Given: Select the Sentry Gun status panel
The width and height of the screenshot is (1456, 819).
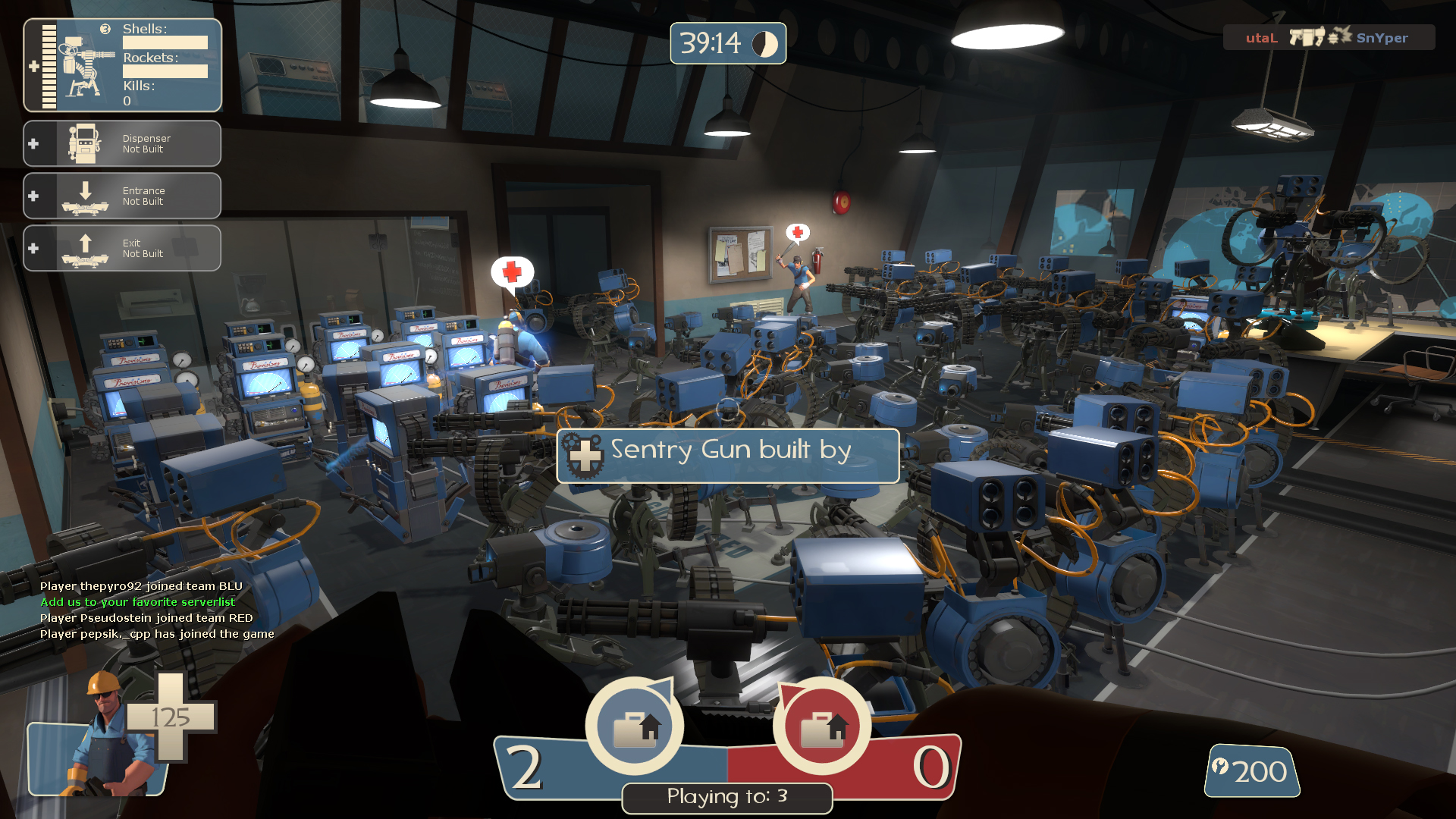Looking at the screenshot, I should pos(122,65).
